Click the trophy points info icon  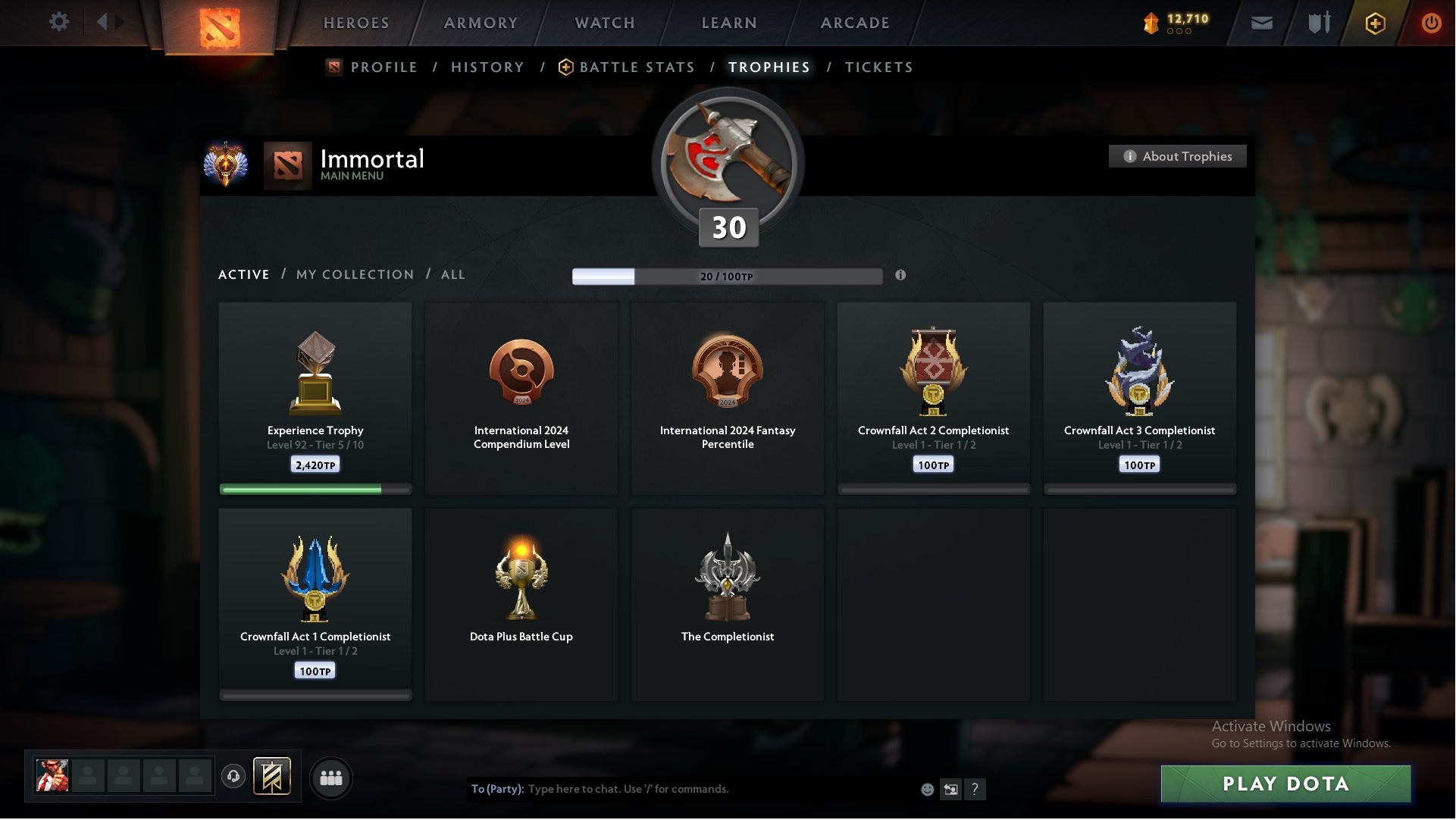(x=901, y=276)
